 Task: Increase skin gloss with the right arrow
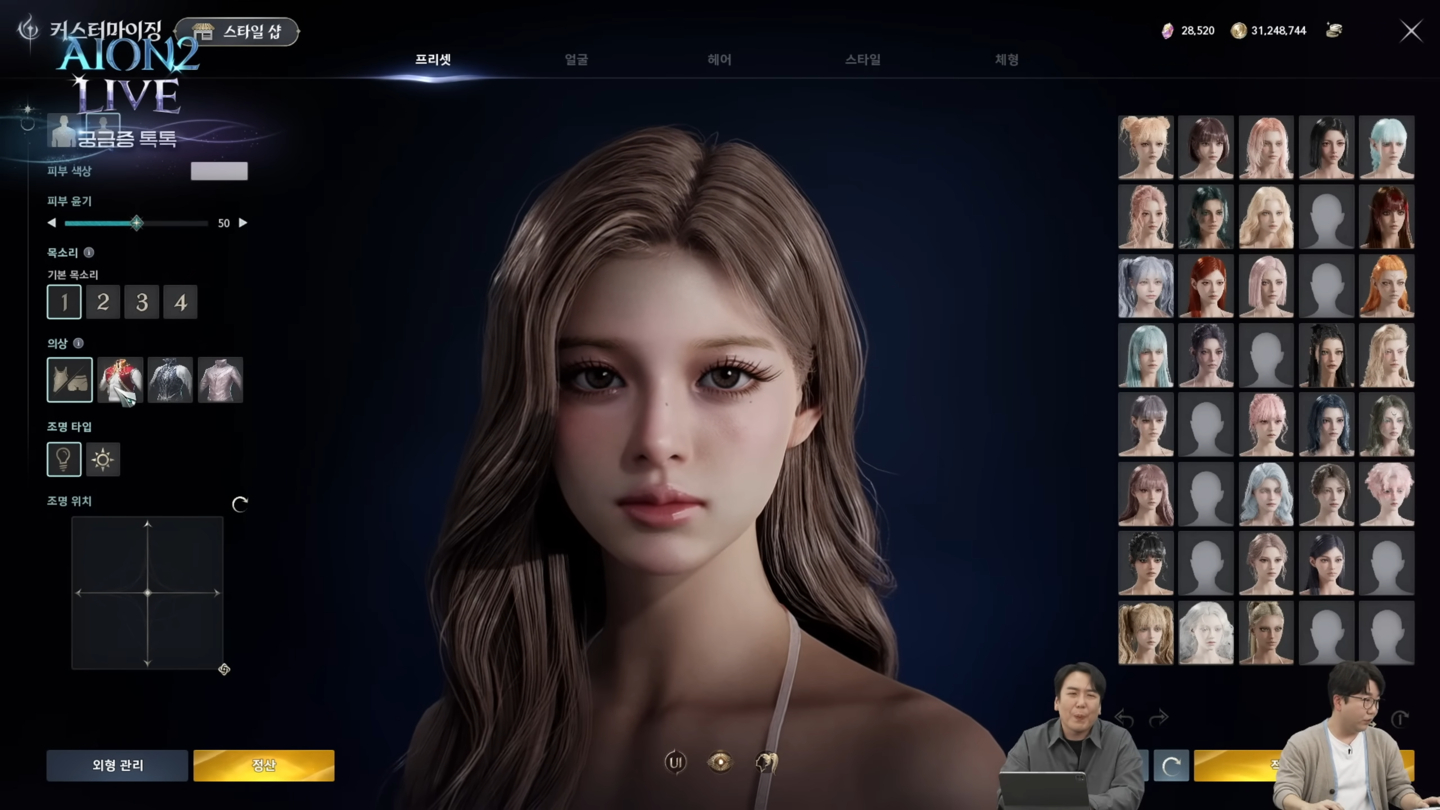(243, 223)
